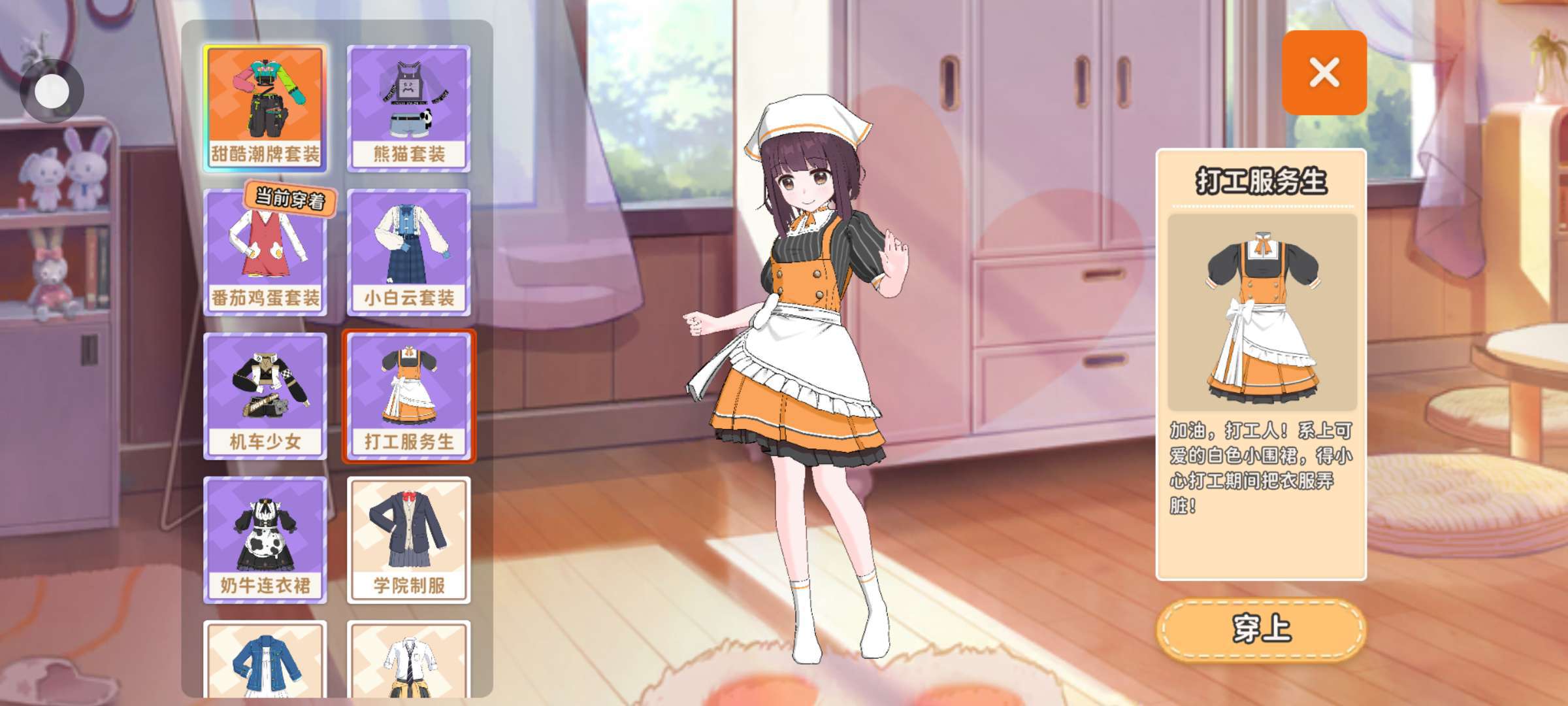Pick the 学院制服 school uniform
The height and width of the screenshot is (706, 1568).
pos(409,540)
